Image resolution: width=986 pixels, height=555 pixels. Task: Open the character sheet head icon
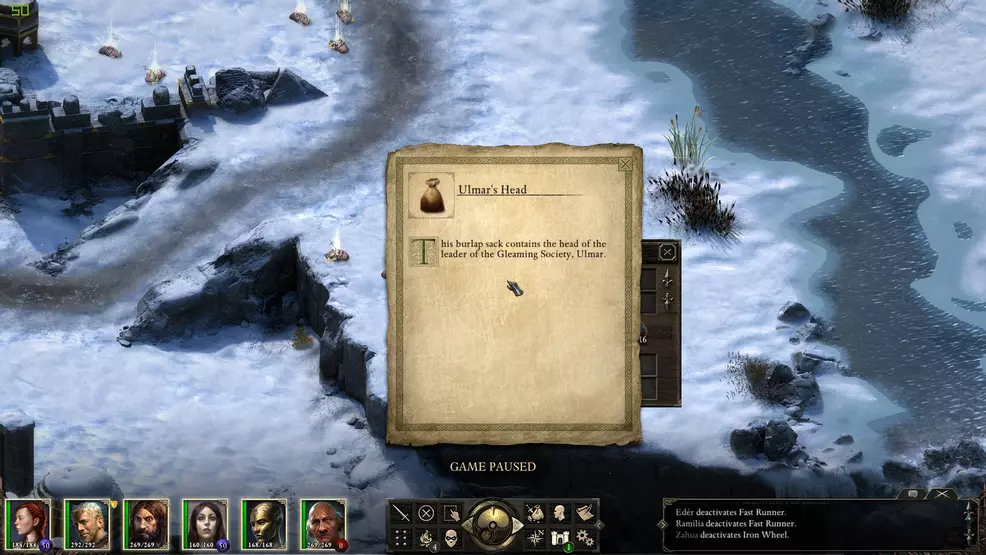pos(561,514)
